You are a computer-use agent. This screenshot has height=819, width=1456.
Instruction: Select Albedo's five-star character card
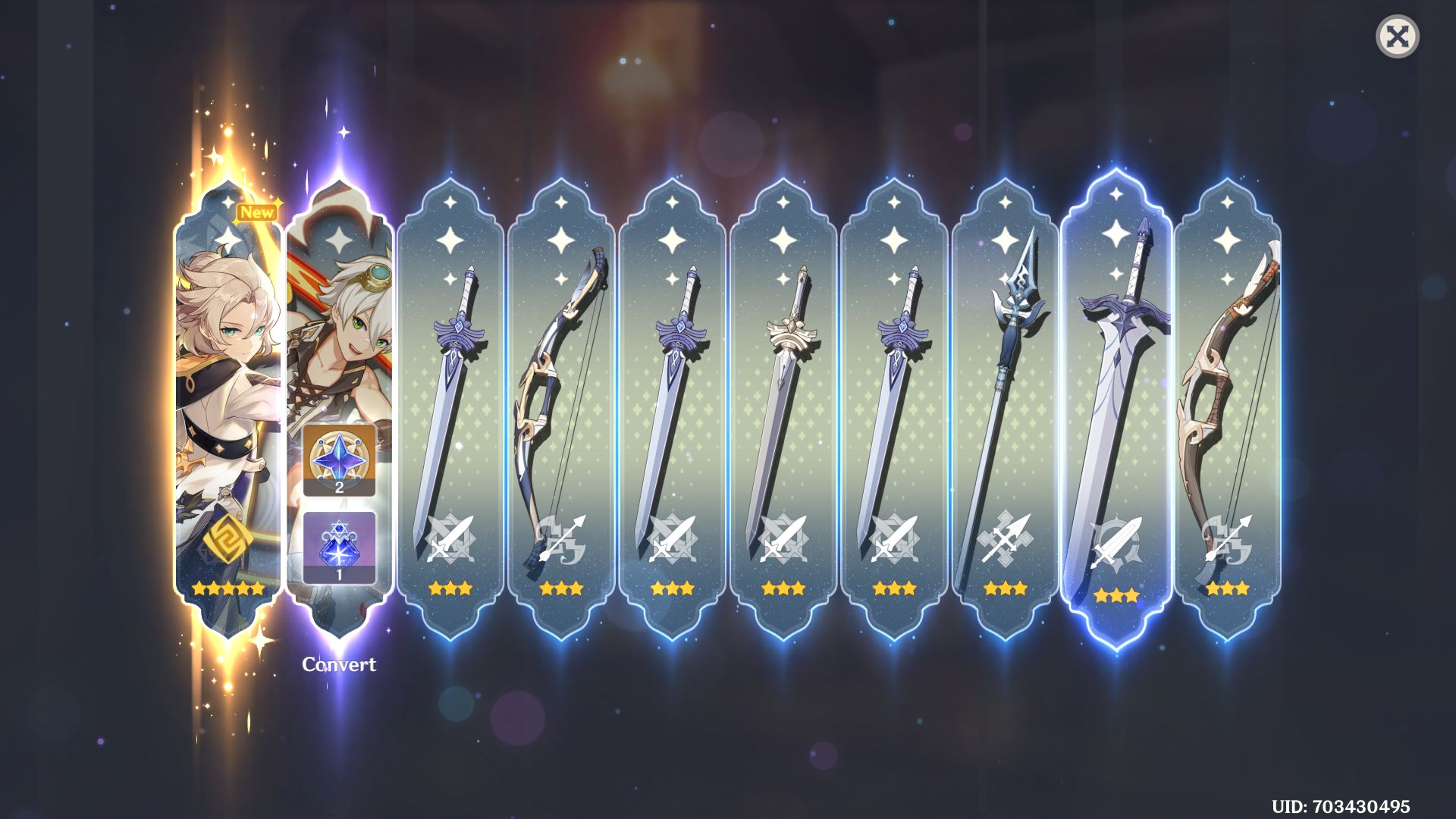pos(227,379)
